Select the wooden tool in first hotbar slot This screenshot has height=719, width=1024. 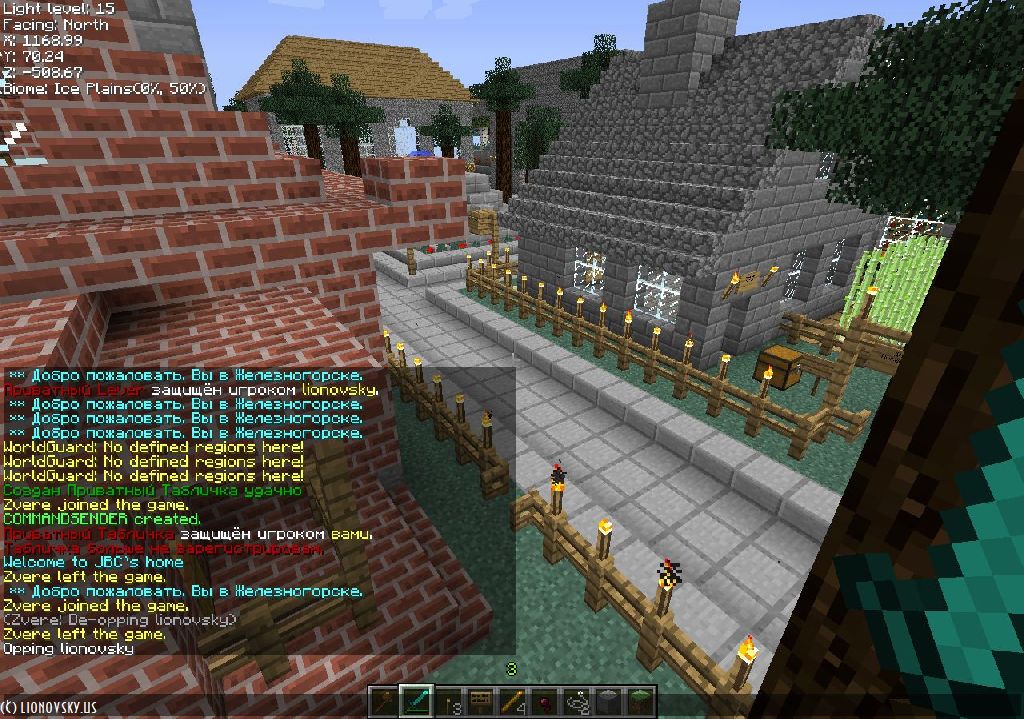[384, 702]
